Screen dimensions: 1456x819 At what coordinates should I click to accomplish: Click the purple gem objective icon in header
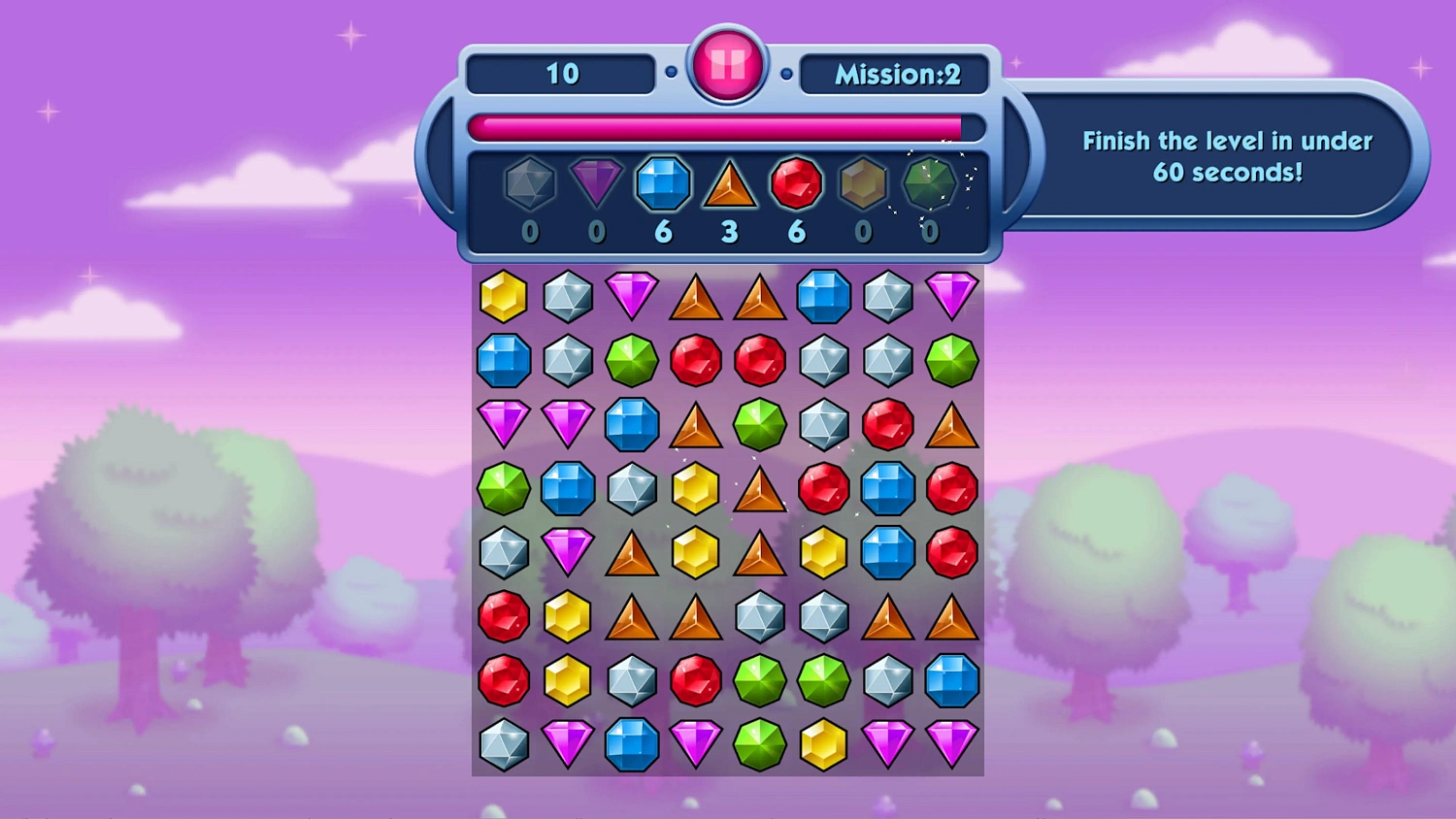pyautogui.click(x=597, y=182)
